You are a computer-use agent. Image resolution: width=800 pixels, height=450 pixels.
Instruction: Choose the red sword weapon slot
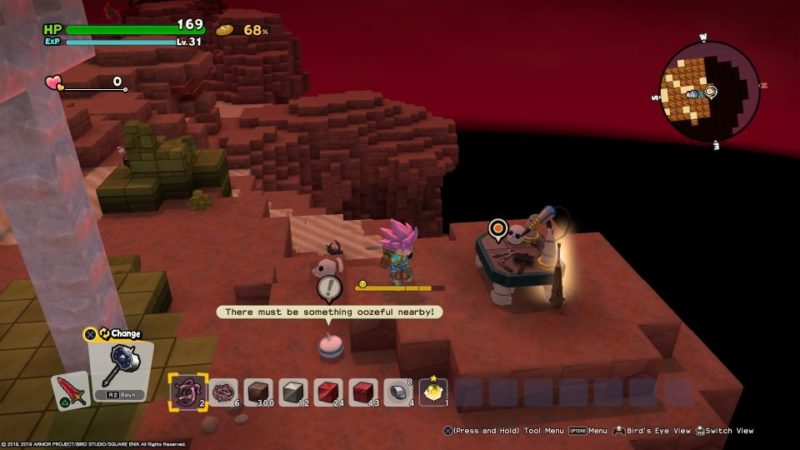[70, 391]
